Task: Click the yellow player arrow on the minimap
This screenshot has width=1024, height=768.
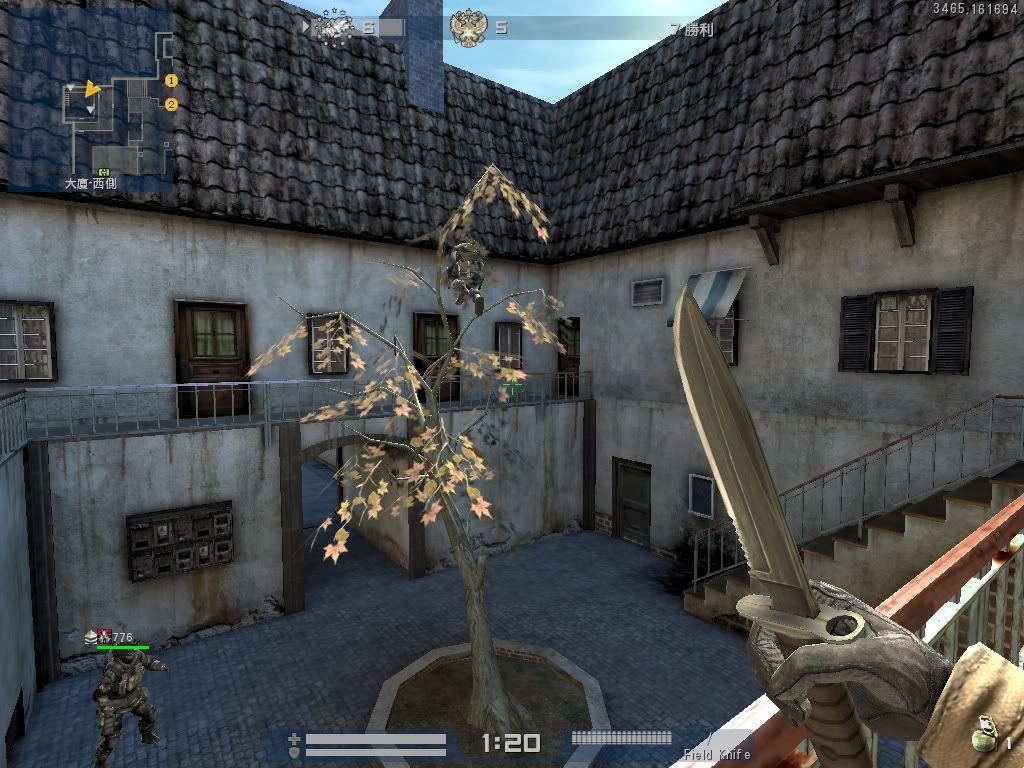Action: tap(92, 89)
